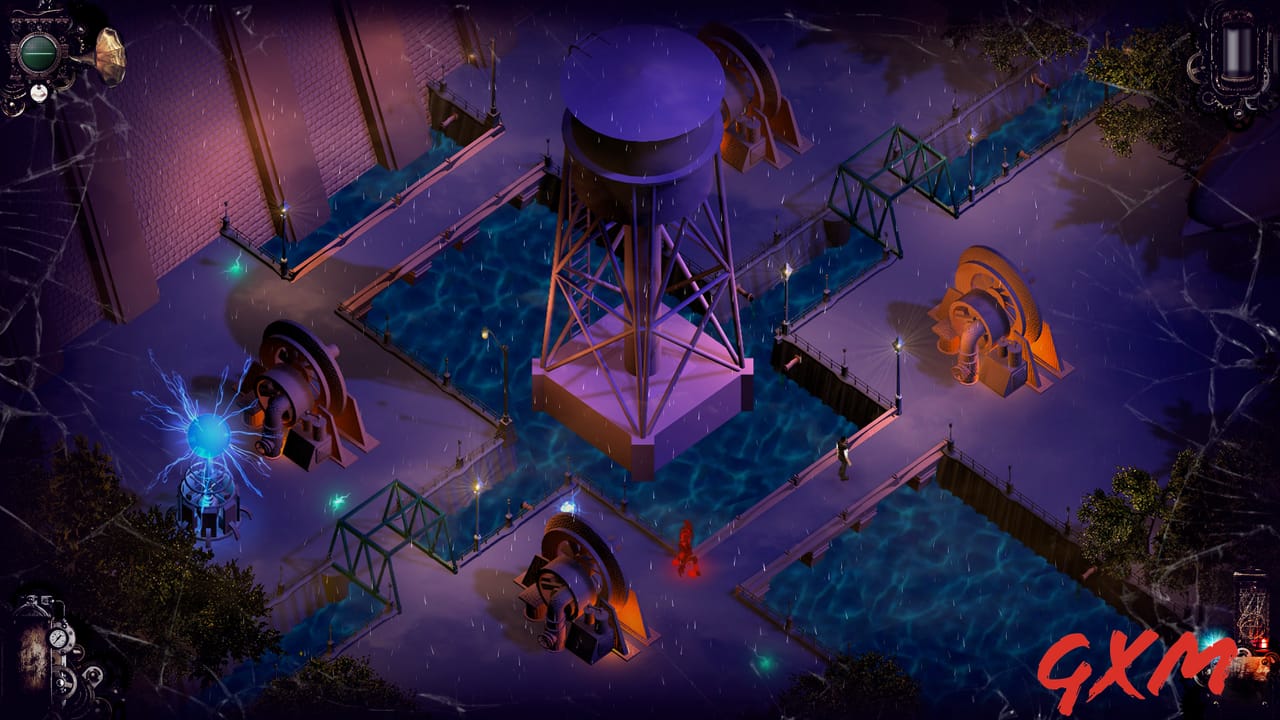
Task: Click the golden gramophone horn icon
Action: point(110,55)
